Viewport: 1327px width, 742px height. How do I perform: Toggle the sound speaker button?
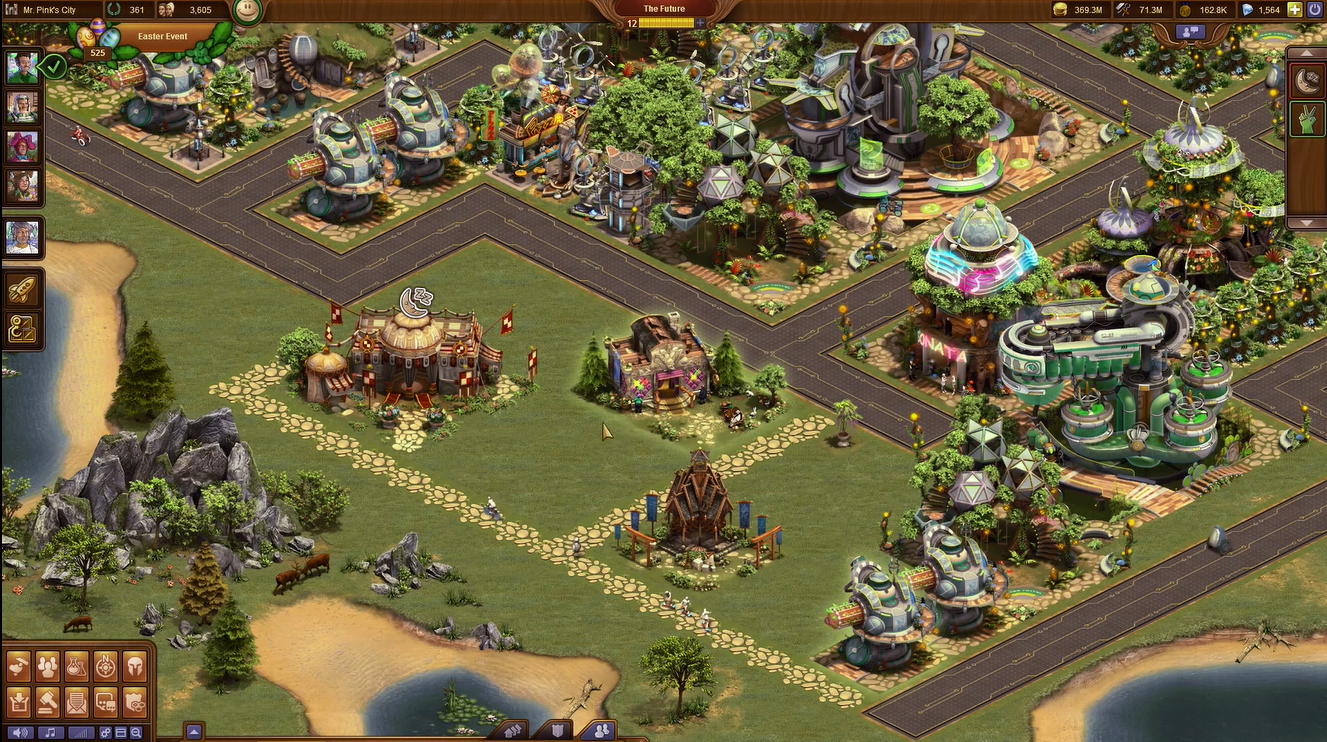click(19, 733)
